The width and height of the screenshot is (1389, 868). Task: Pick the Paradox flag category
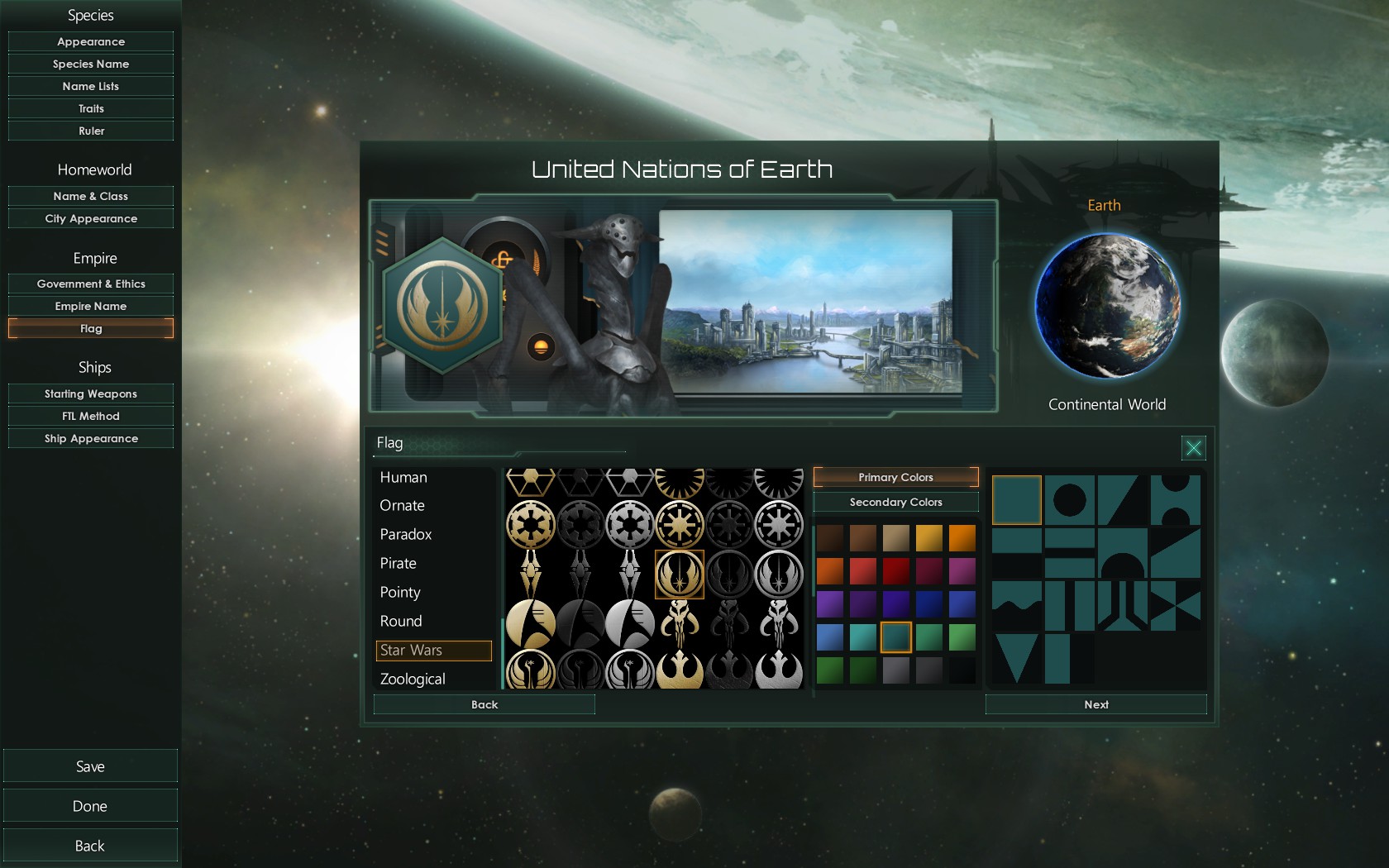(x=406, y=534)
